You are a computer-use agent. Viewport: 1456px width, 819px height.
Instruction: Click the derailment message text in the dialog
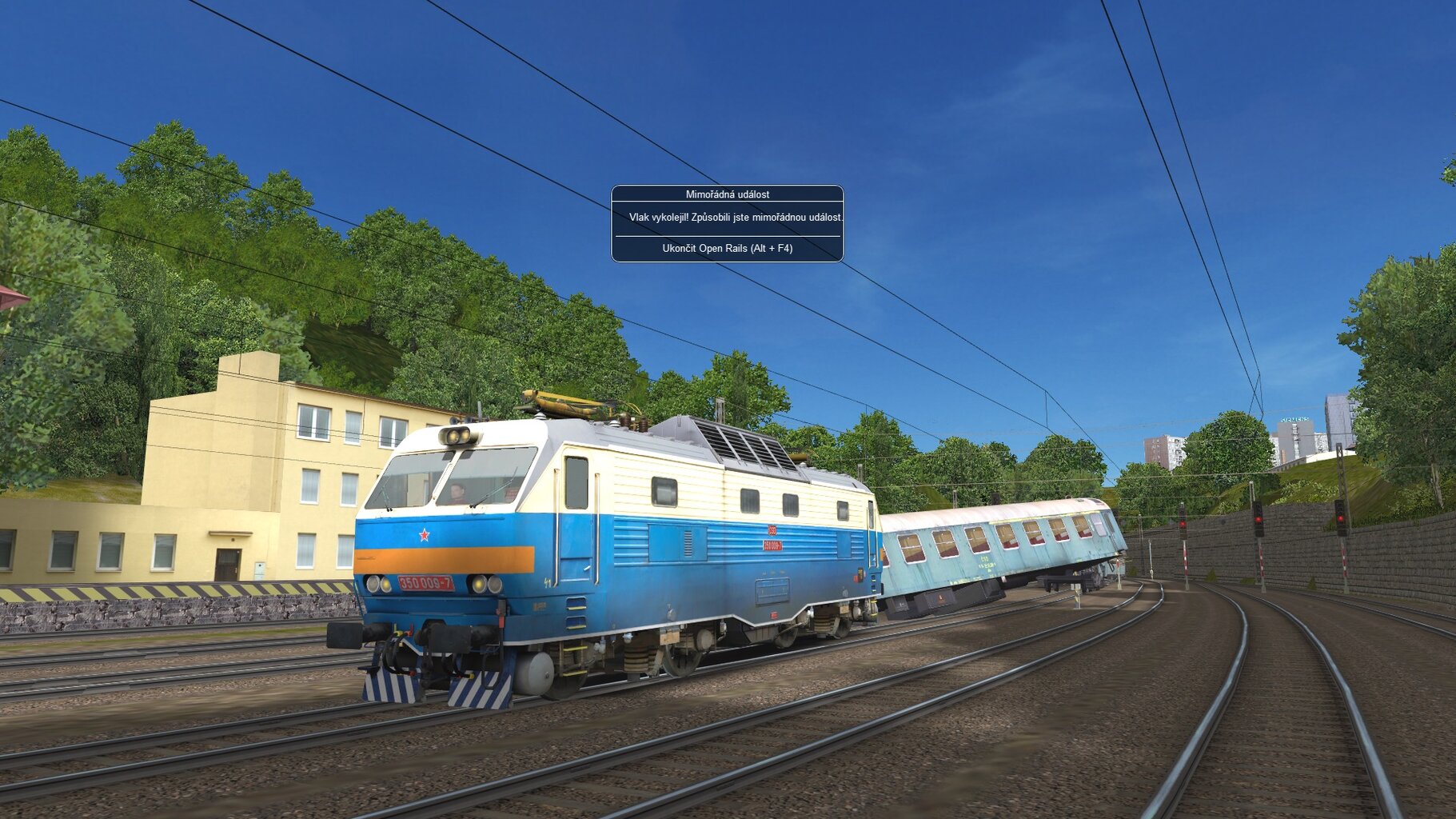pos(727,218)
